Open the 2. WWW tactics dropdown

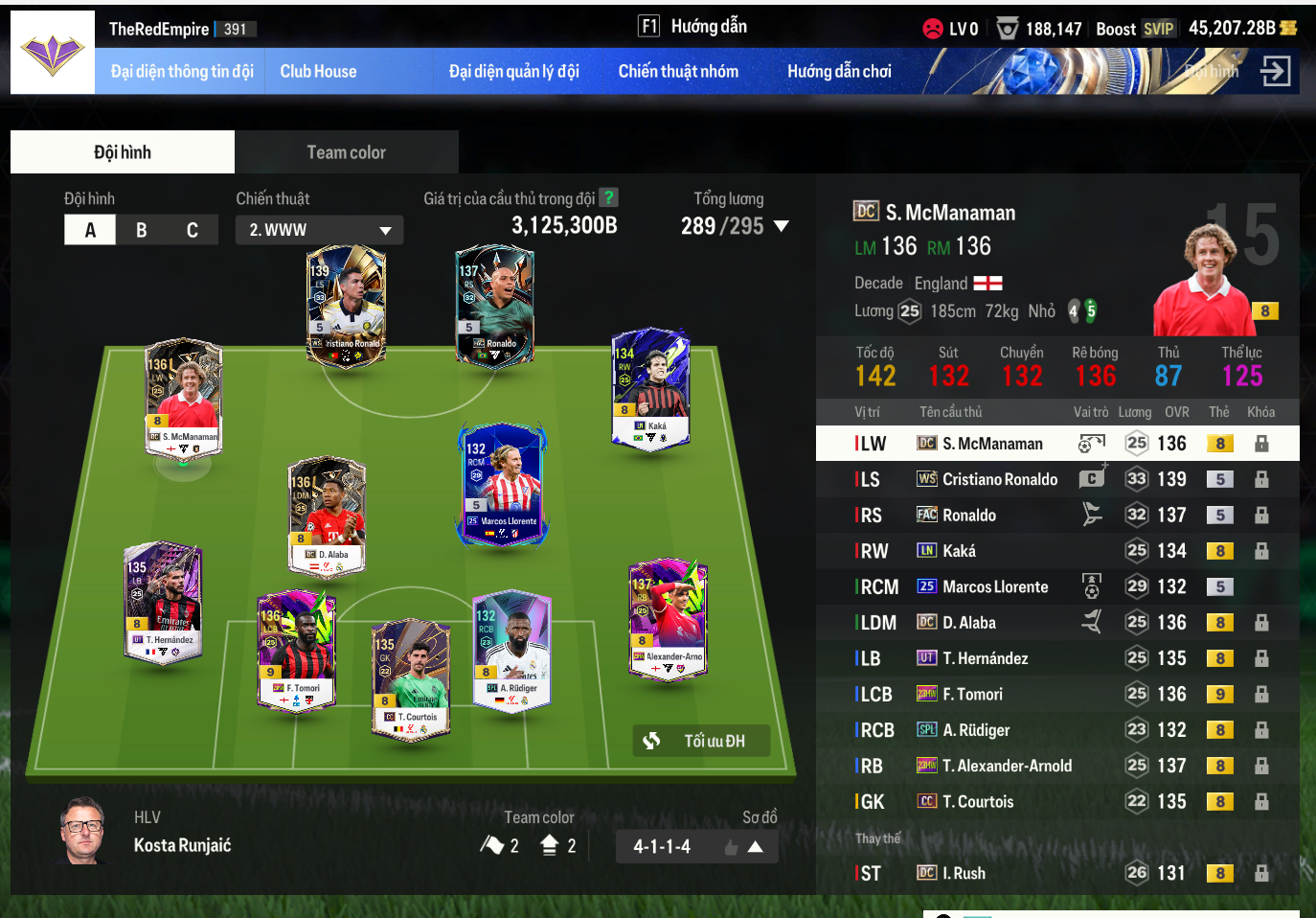tap(319, 230)
